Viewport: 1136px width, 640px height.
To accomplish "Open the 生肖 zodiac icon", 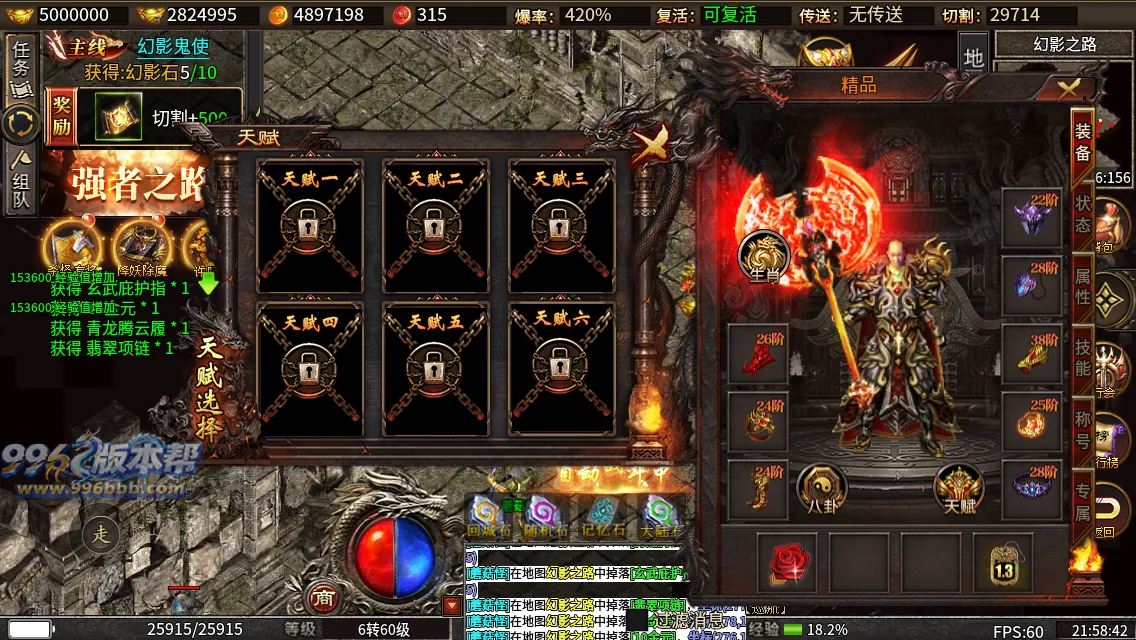I will point(763,256).
